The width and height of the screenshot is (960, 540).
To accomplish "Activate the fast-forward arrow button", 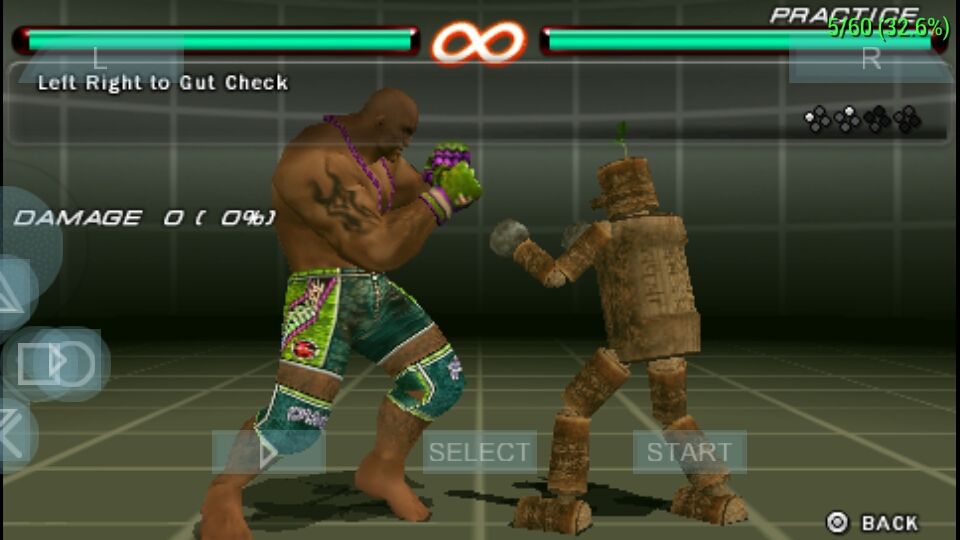I will pyautogui.click(x=268, y=452).
